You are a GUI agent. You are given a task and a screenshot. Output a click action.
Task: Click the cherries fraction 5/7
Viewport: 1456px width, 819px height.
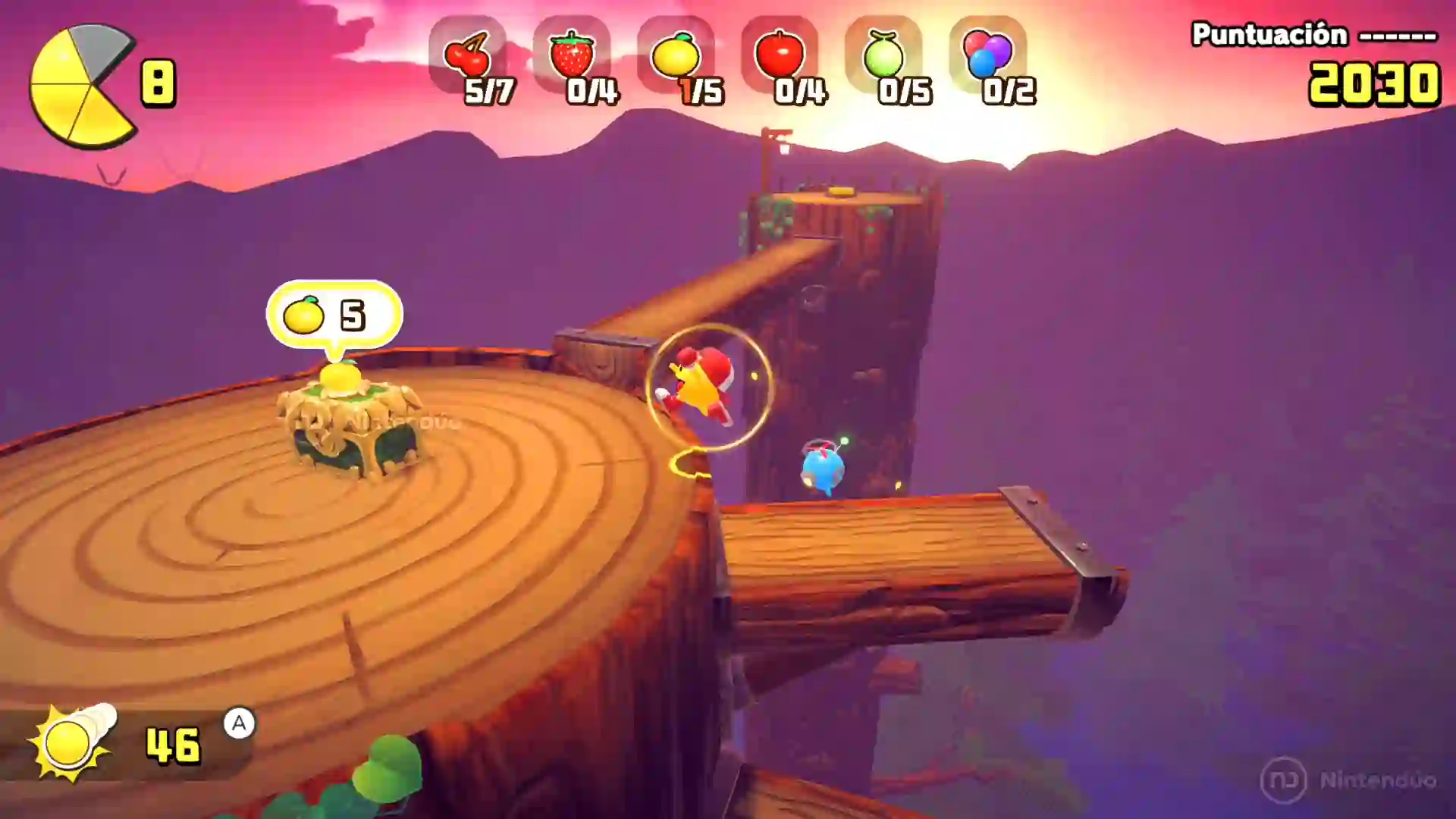click(485, 93)
